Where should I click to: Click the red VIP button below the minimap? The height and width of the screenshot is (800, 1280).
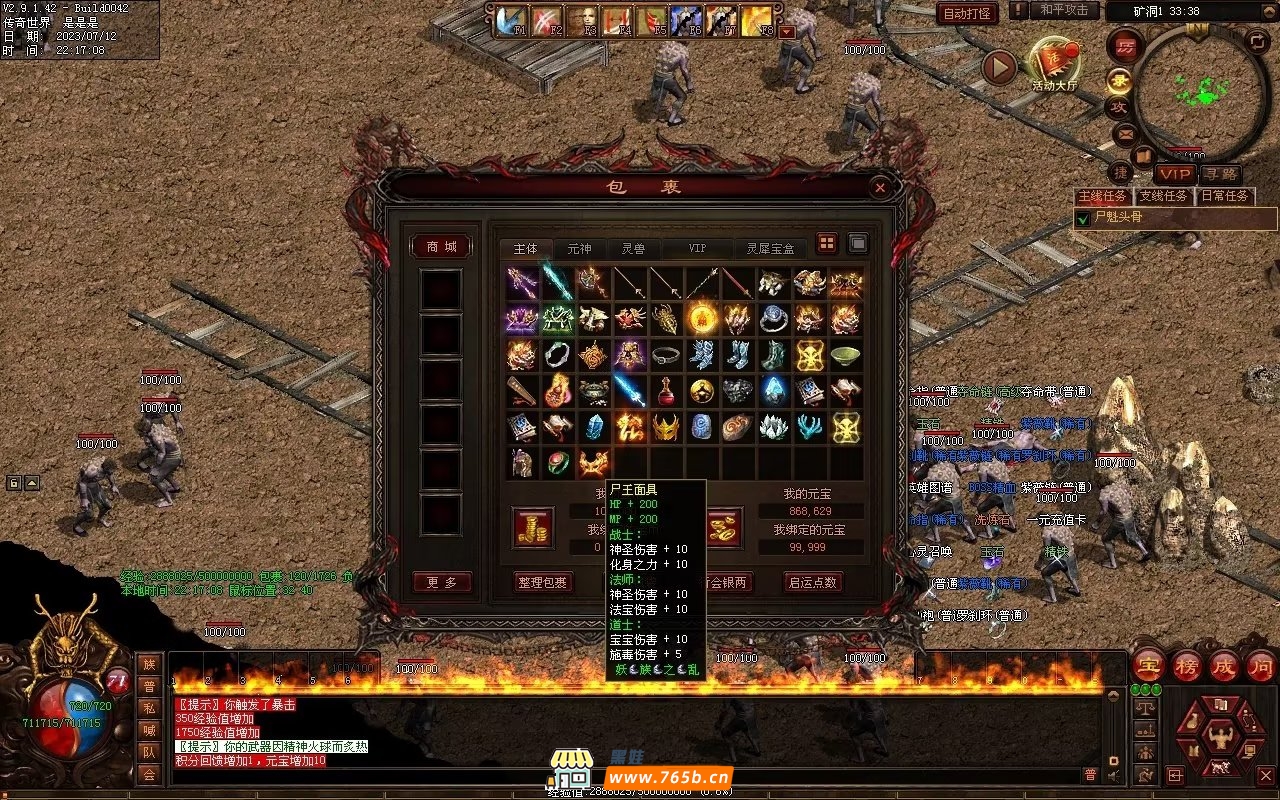point(1175,174)
